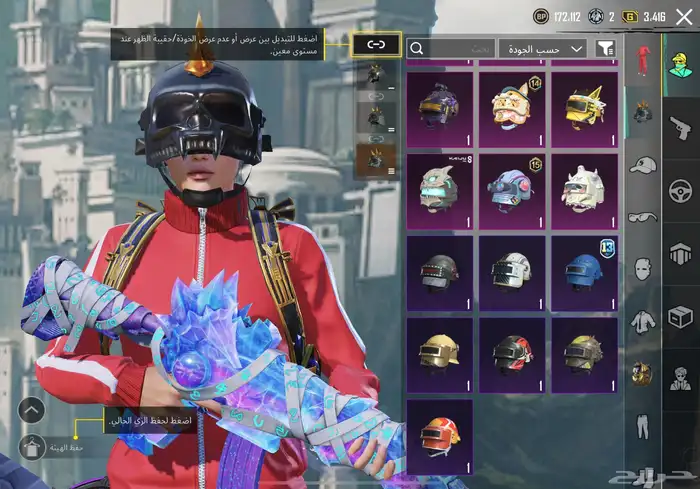Select the red outfit set category
This screenshot has height=489, width=700.
tap(641, 59)
